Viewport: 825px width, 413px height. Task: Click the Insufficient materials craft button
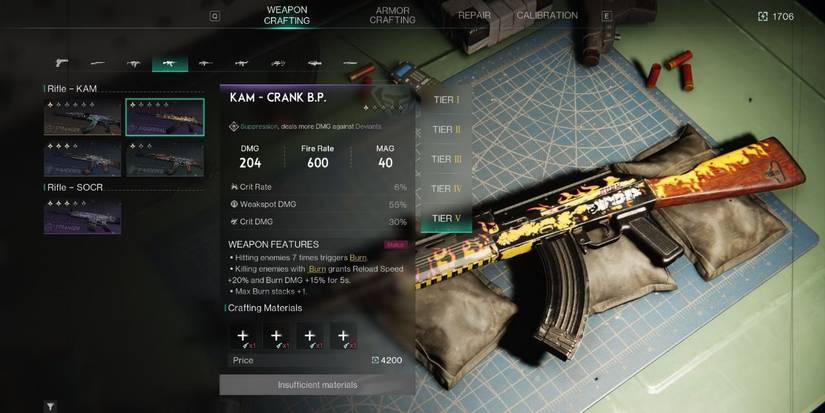[x=317, y=385]
